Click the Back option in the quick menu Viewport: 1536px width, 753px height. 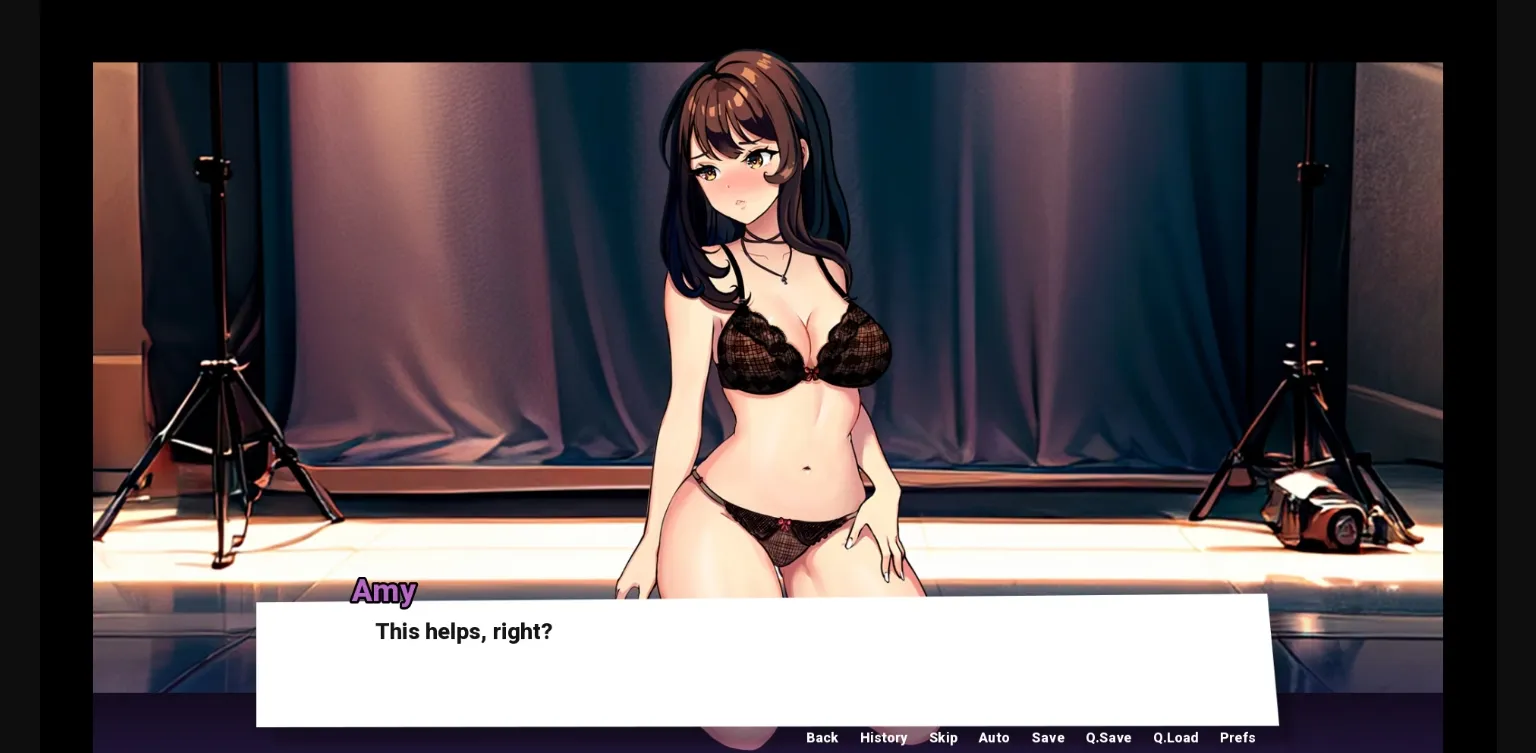click(822, 738)
